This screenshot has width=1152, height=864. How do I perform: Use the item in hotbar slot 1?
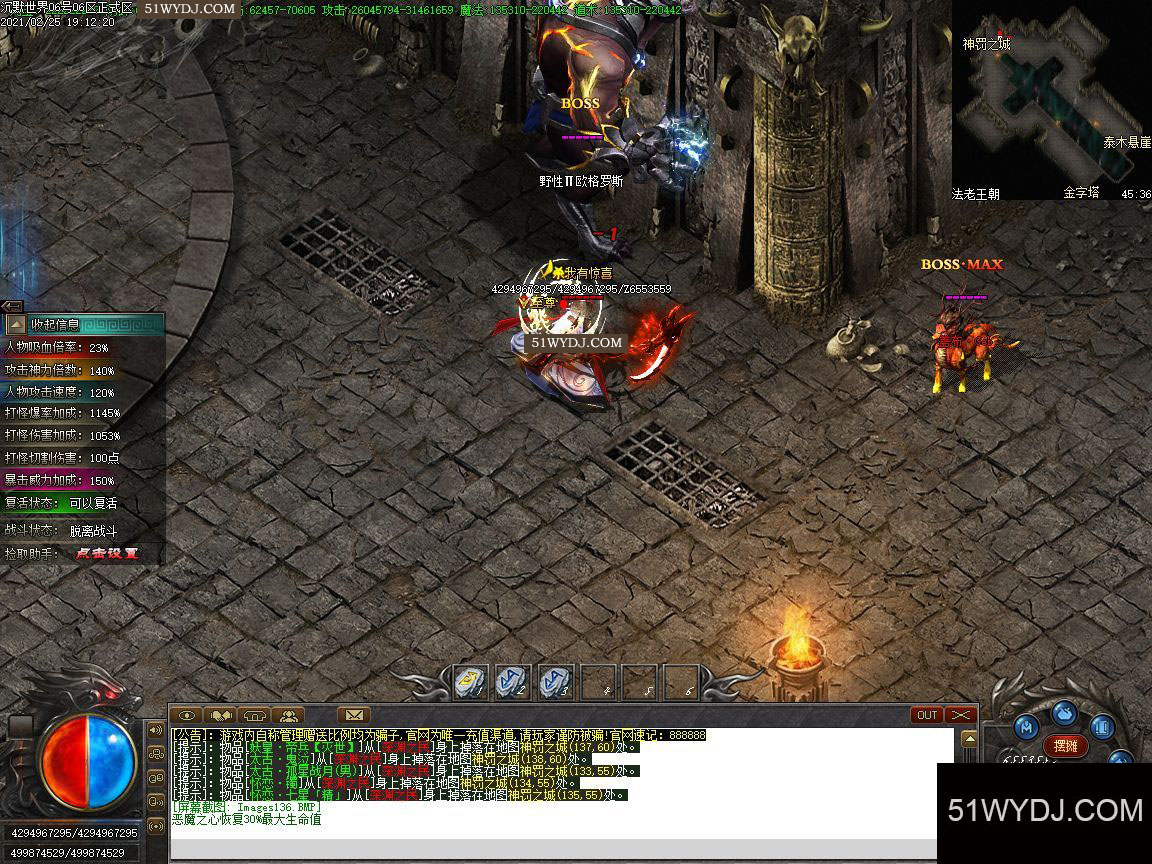point(470,682)
